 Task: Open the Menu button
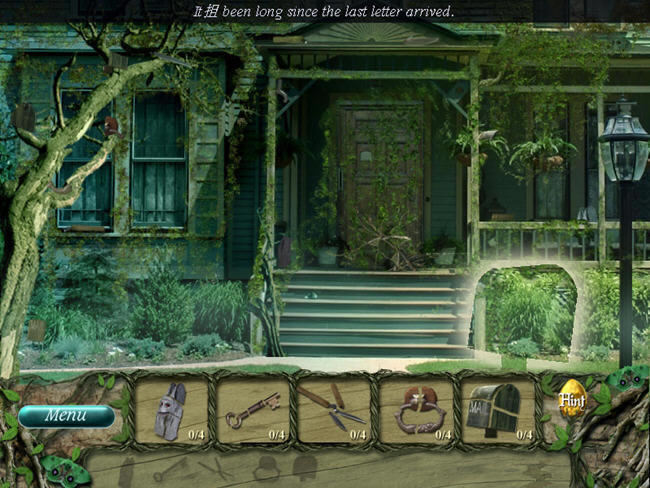tap(66, 415)
